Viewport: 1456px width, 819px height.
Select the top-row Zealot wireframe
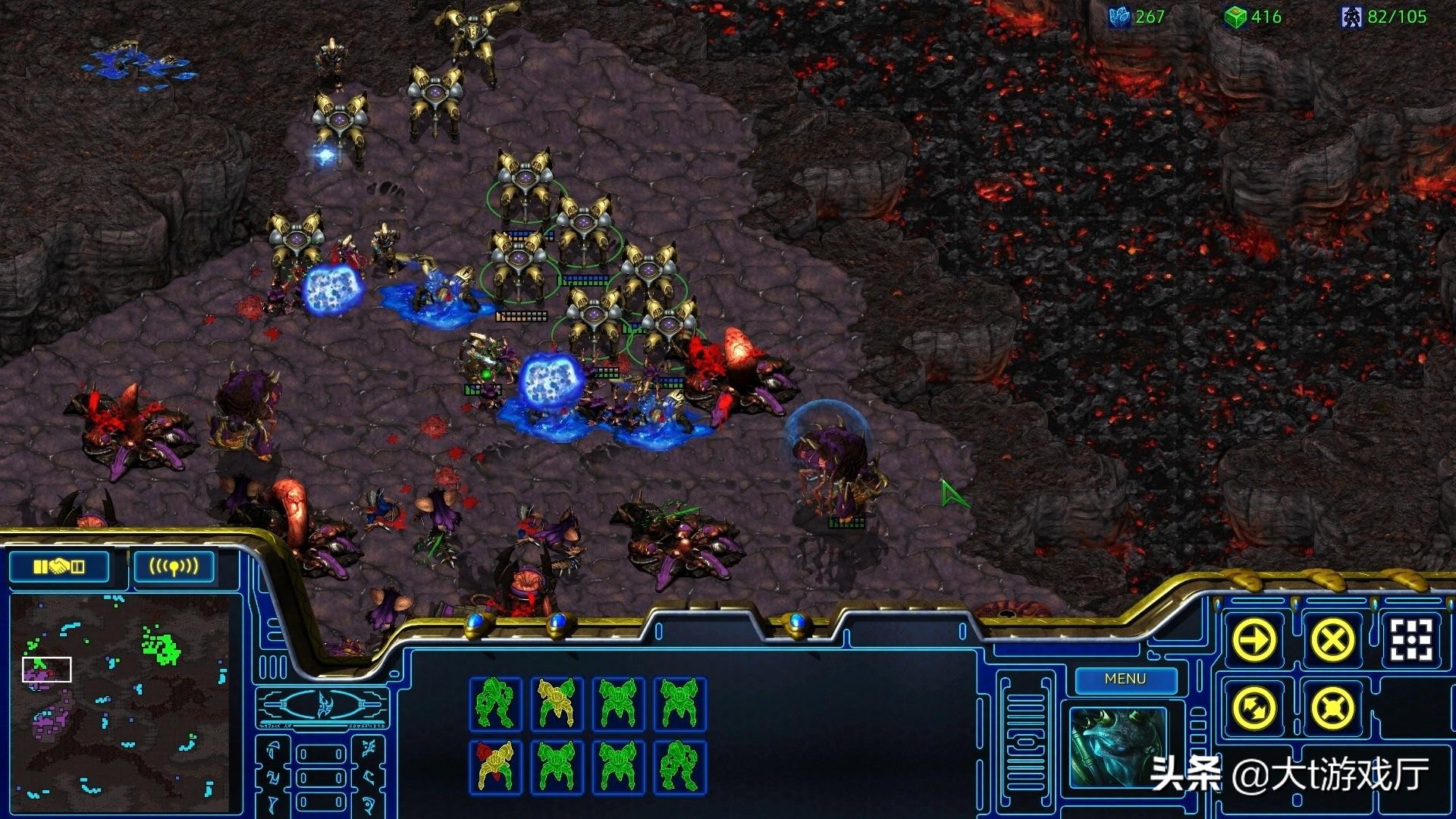point(495,704)
